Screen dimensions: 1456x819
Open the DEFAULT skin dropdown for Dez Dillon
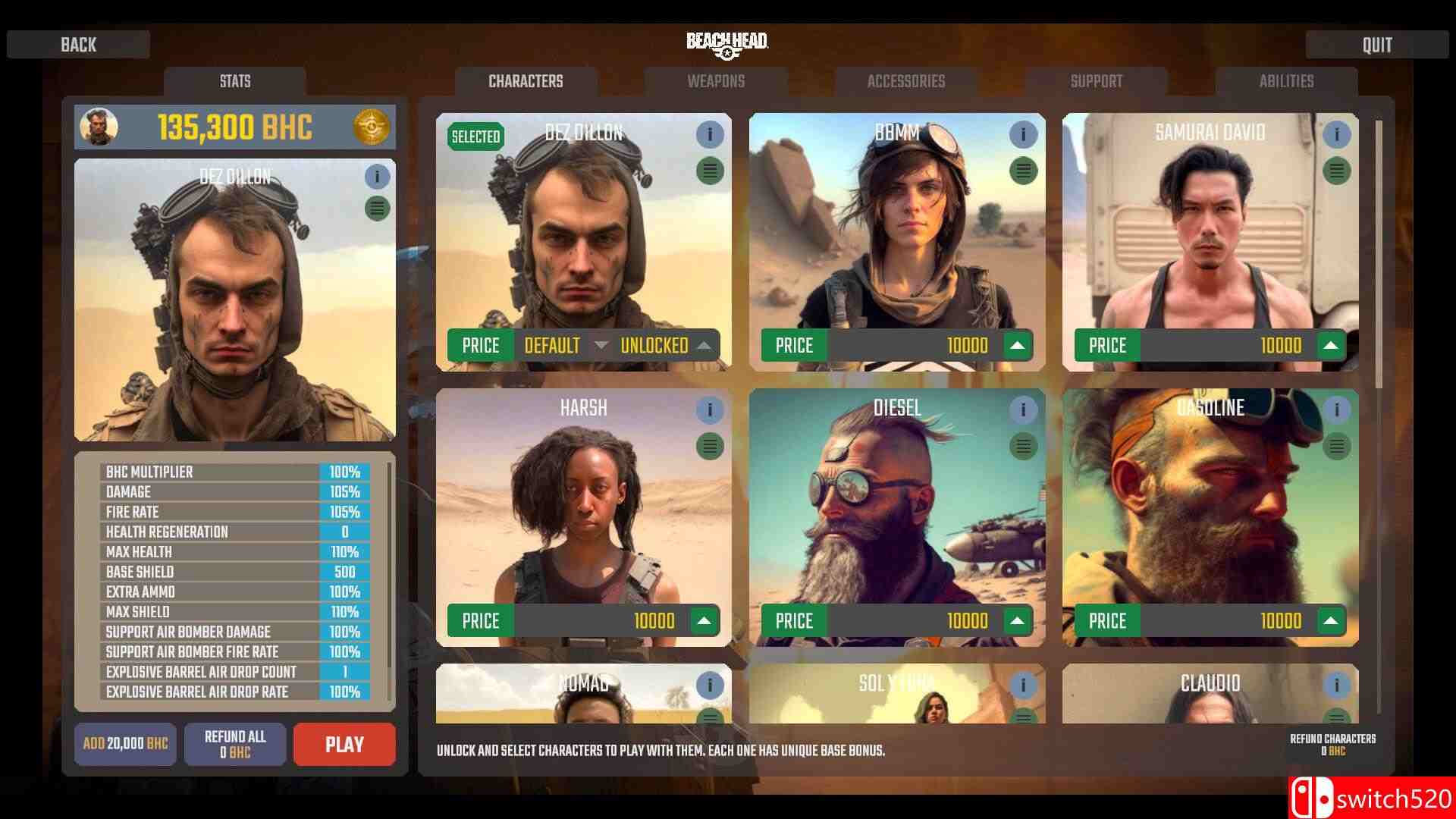pos(600,346)
